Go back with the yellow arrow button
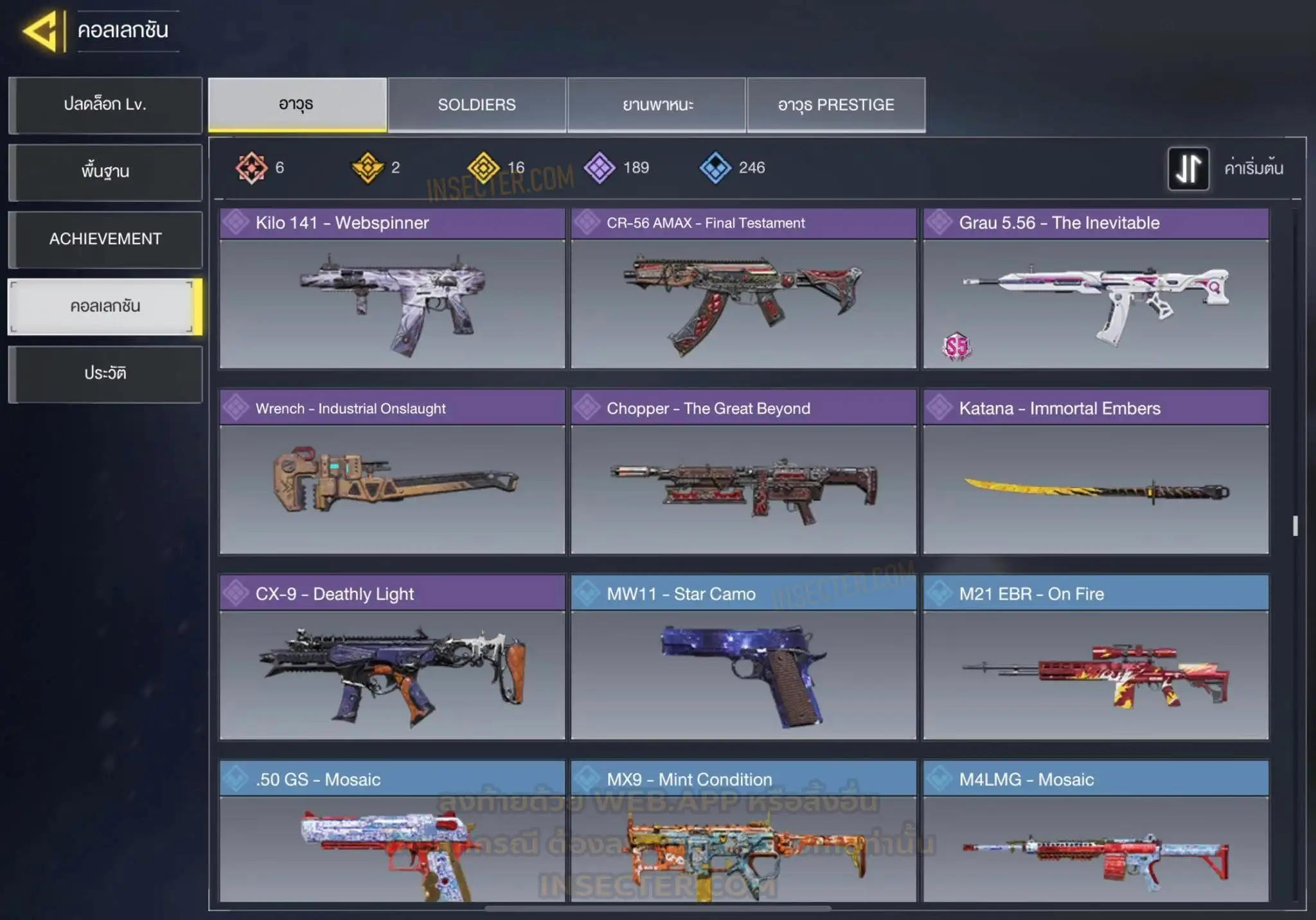 (x=42, y=31)
